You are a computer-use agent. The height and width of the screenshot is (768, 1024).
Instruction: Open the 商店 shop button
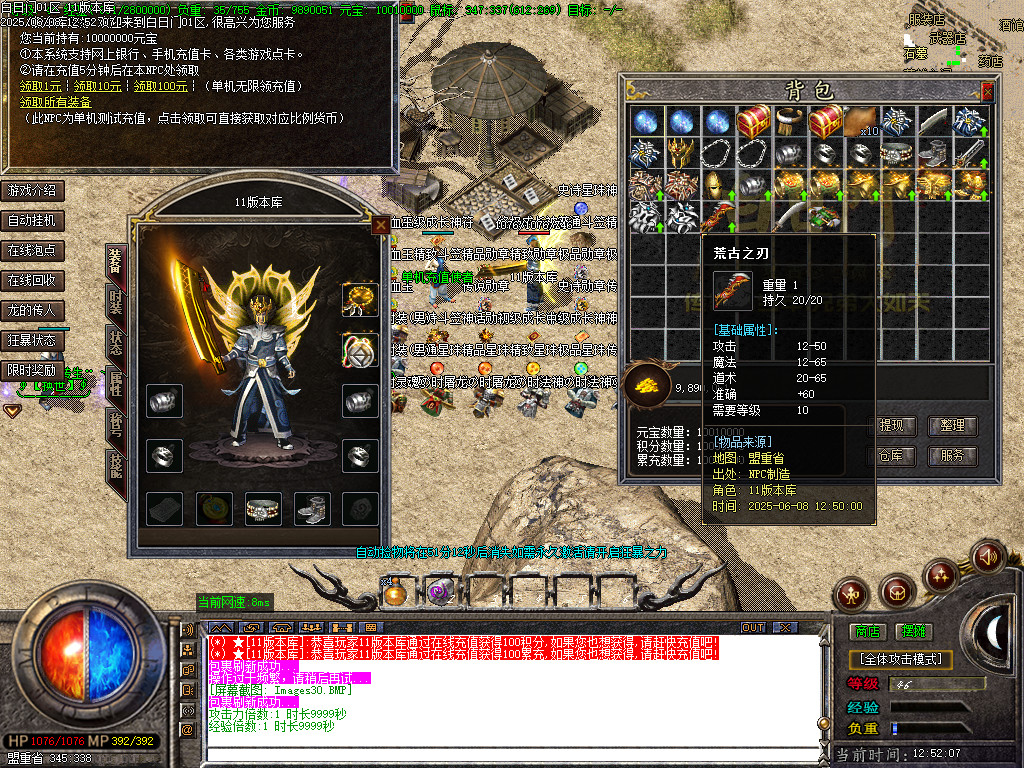pyautogui.click(x=866, y=631)
